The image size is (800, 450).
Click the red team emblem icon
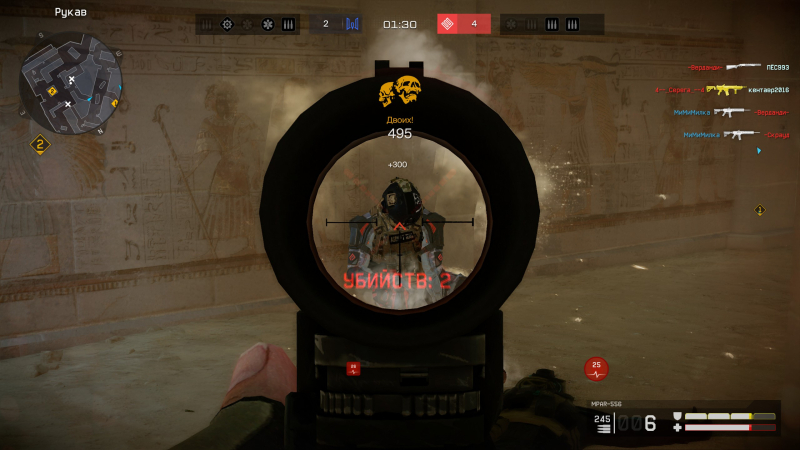coord(448,23)
